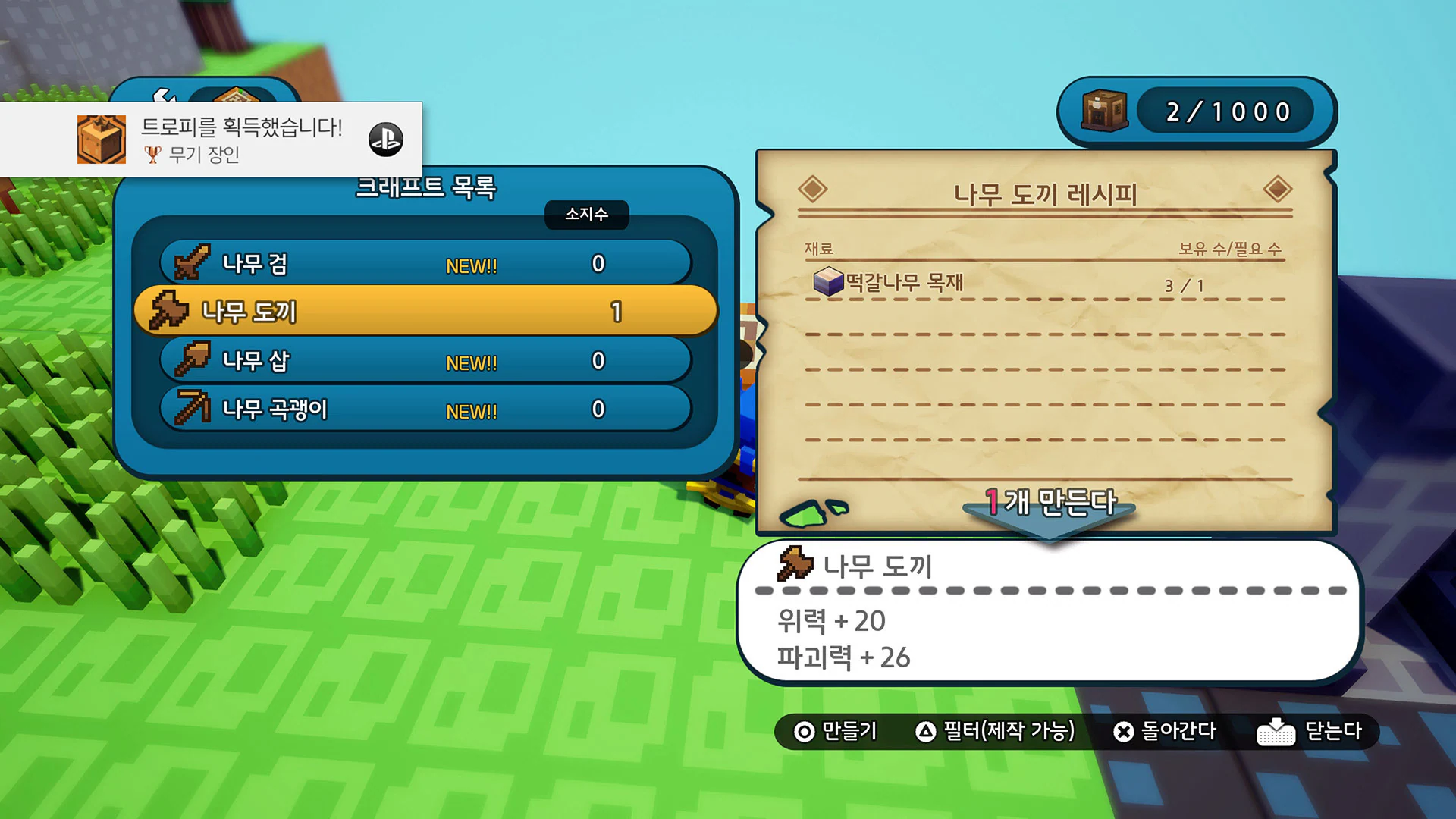Image resolution: width=1456 pixels, height=819 pixels.
Task: Click the 떡갈나무 목재 material block icon
Action: [x=830, y=283]
